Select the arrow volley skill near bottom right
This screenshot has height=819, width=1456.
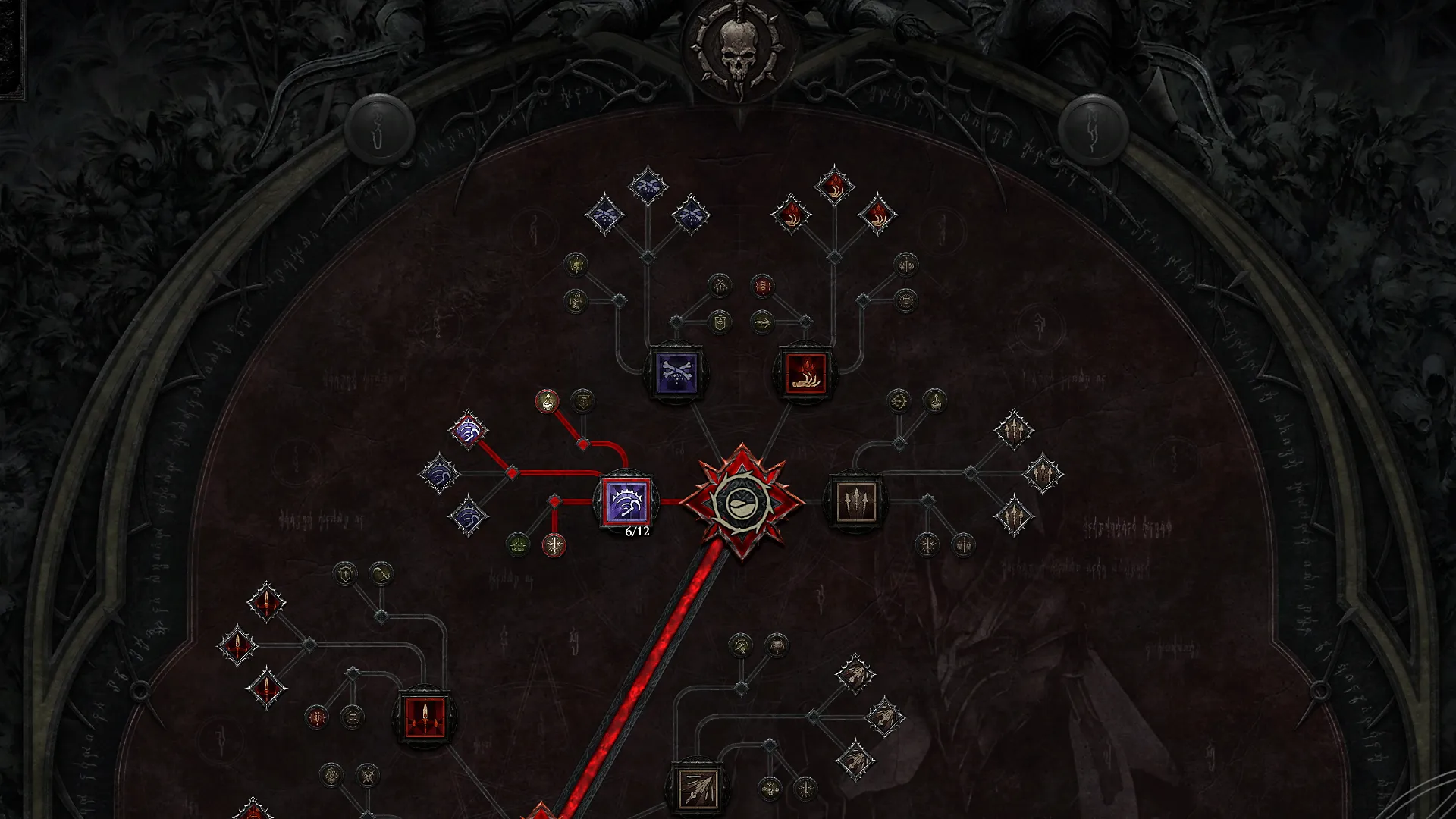click(698, 789)
